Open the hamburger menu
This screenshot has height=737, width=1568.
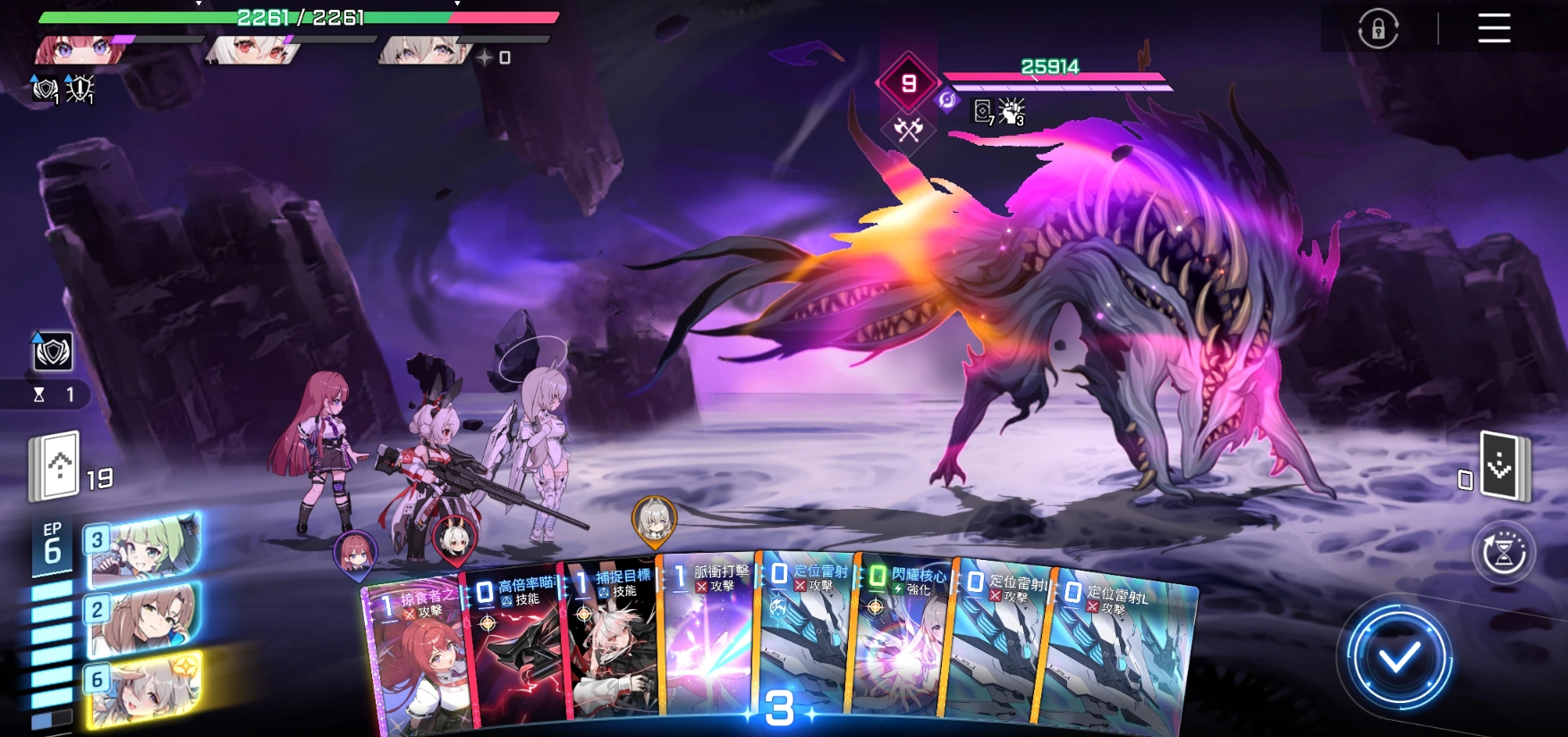[1494, 29]
